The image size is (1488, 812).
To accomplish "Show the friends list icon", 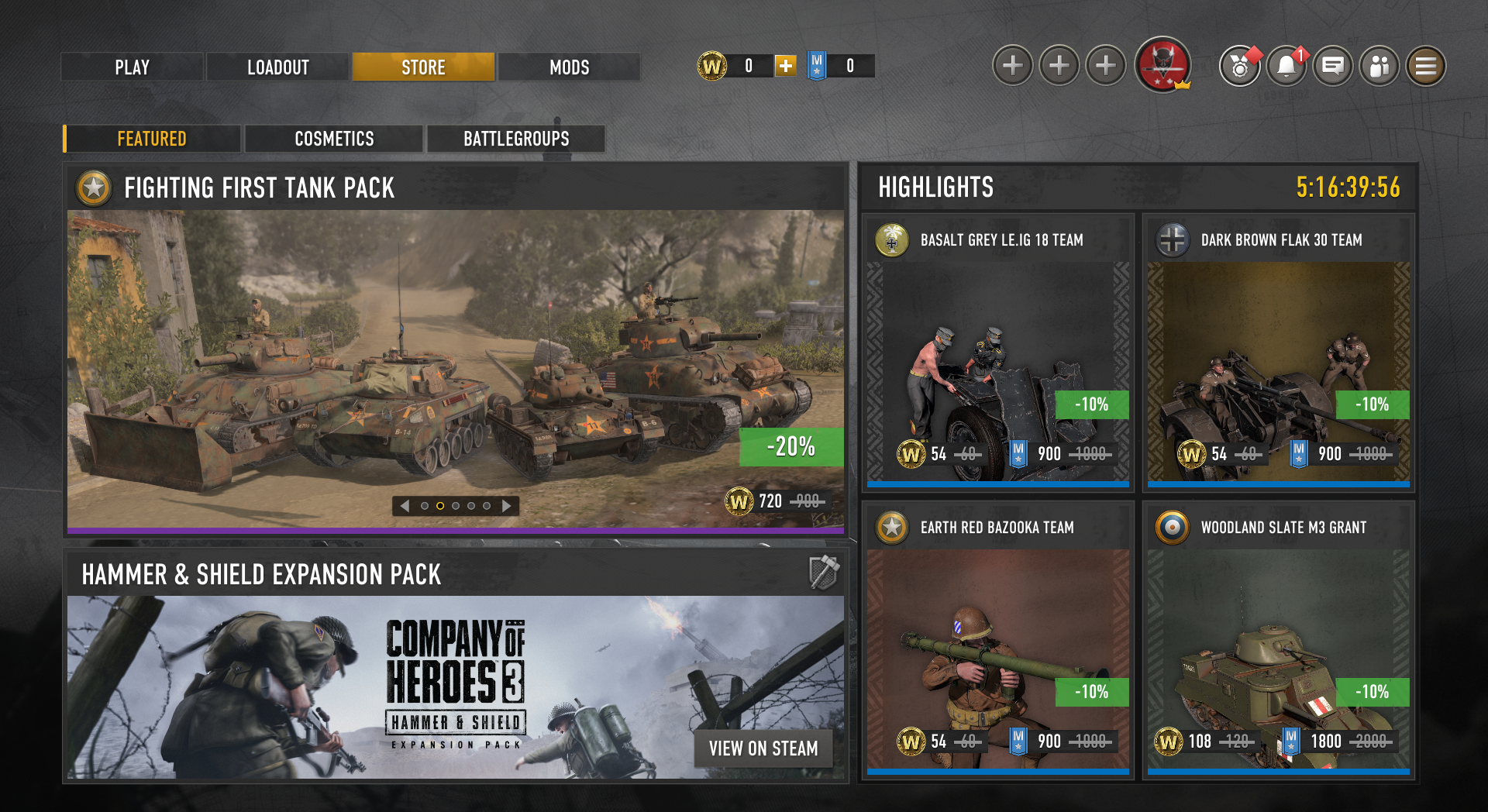I will [x=1379, y=66].
